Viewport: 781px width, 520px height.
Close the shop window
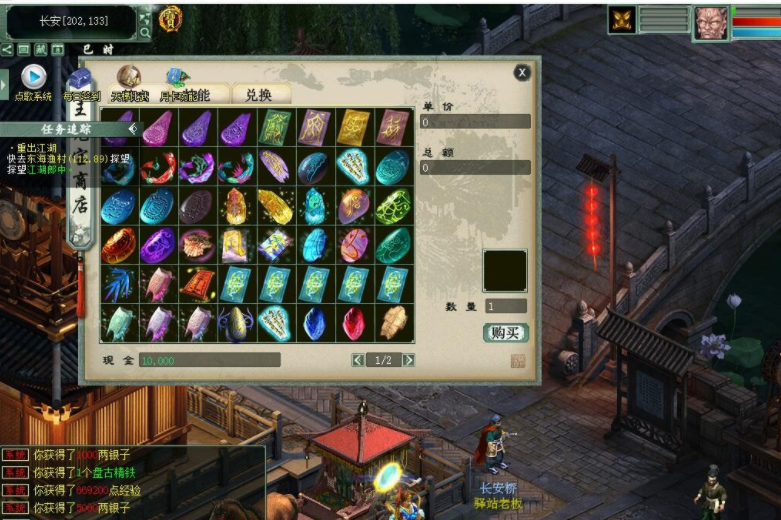522,72
